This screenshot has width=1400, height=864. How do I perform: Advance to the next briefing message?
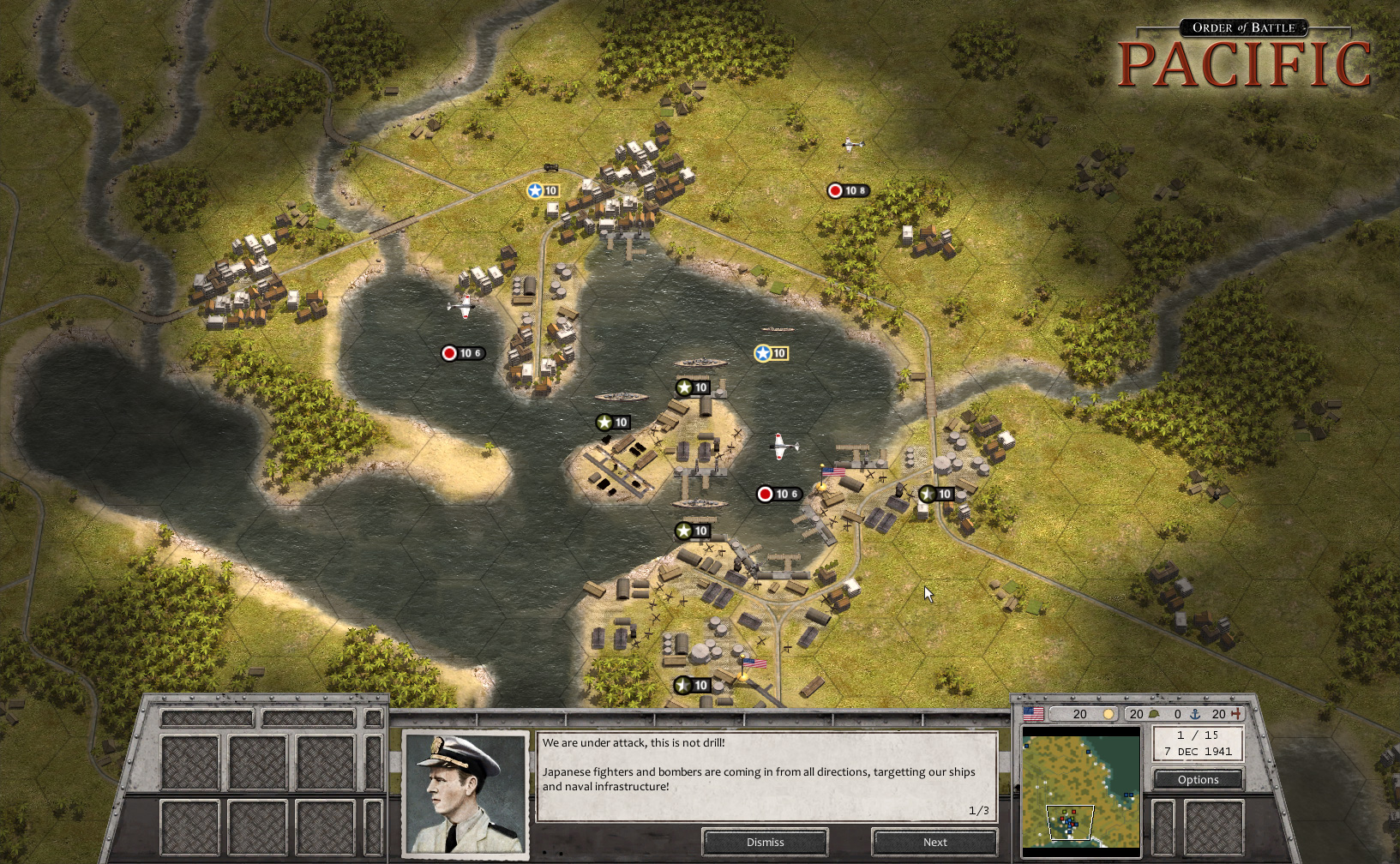pyautogui.click(x=934, y=842)
